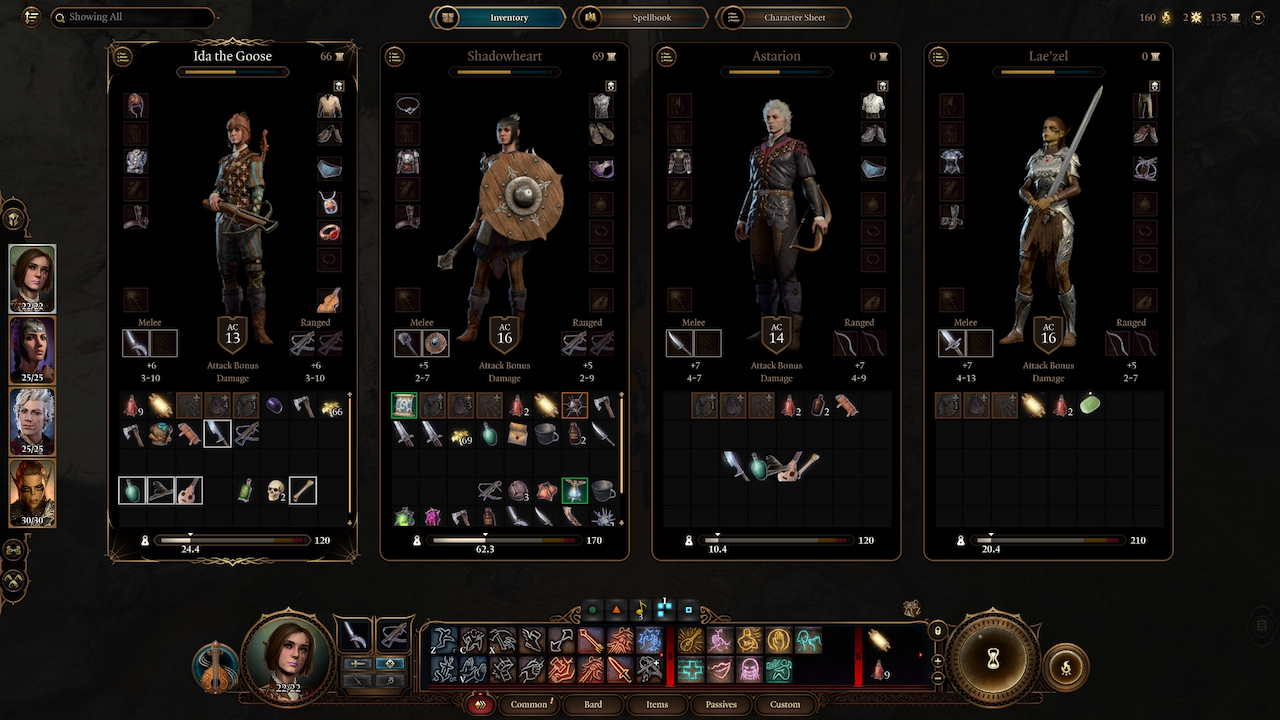The width and height of the screenshot is (1280, 720).
Task: Select the Custom hotbar tab
Action: [785, 704]
